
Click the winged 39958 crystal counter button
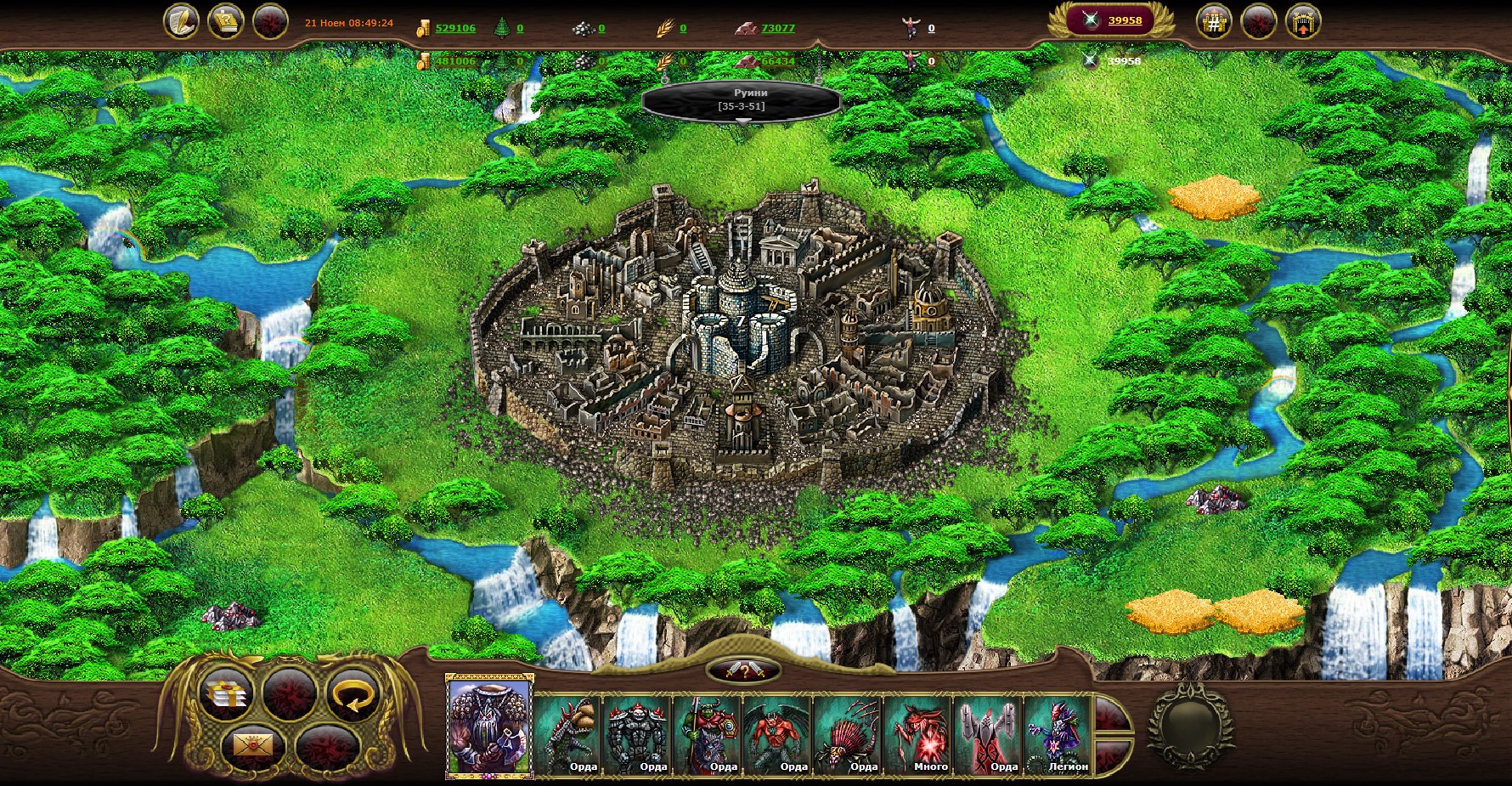tap(1112, 20)
